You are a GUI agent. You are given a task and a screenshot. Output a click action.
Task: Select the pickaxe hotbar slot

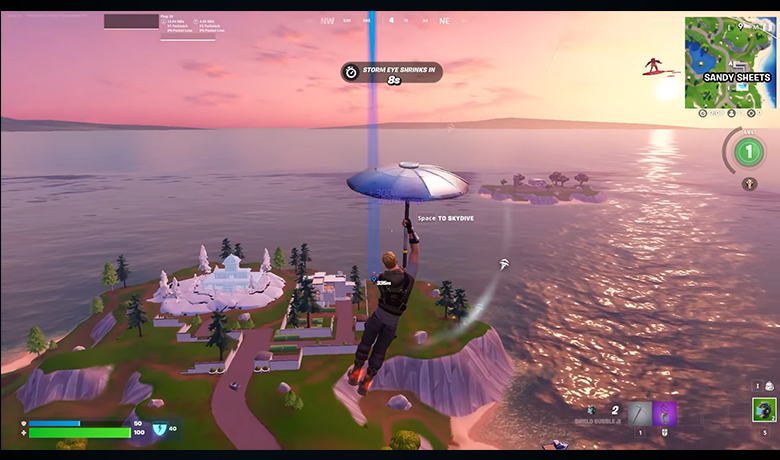tap(638, 413)
